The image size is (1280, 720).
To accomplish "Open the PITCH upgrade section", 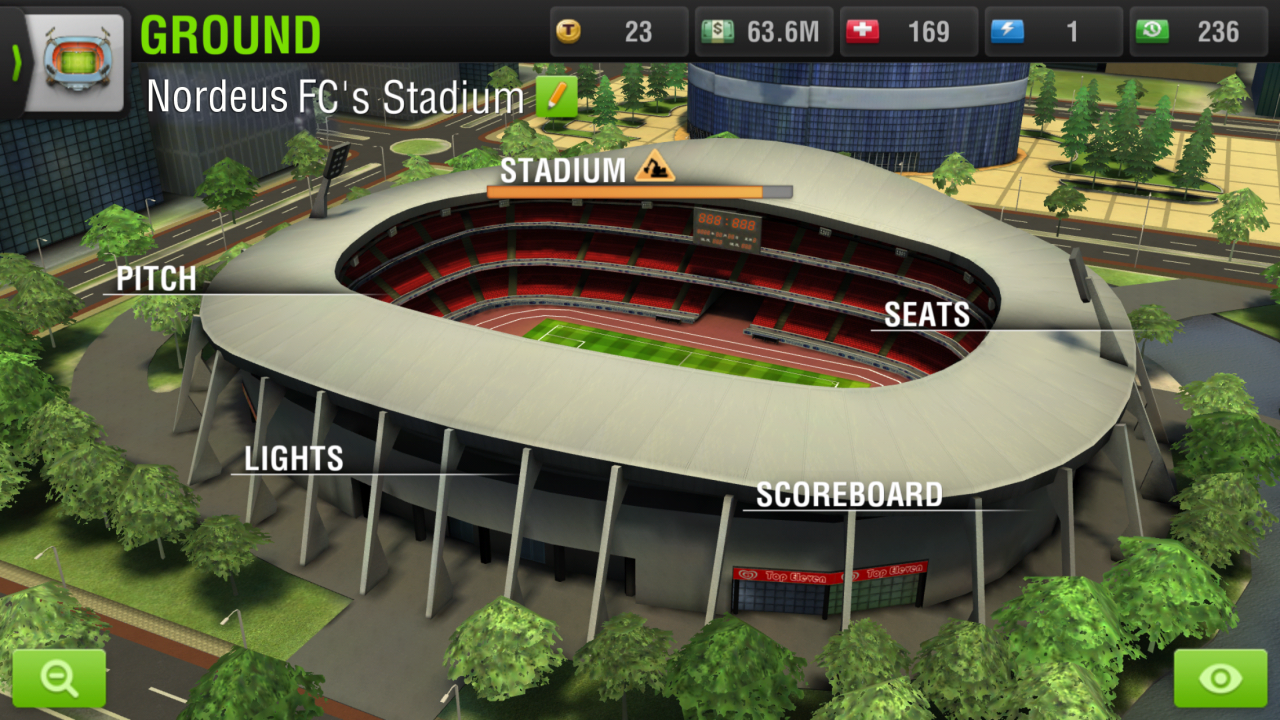I will point(156,279).
